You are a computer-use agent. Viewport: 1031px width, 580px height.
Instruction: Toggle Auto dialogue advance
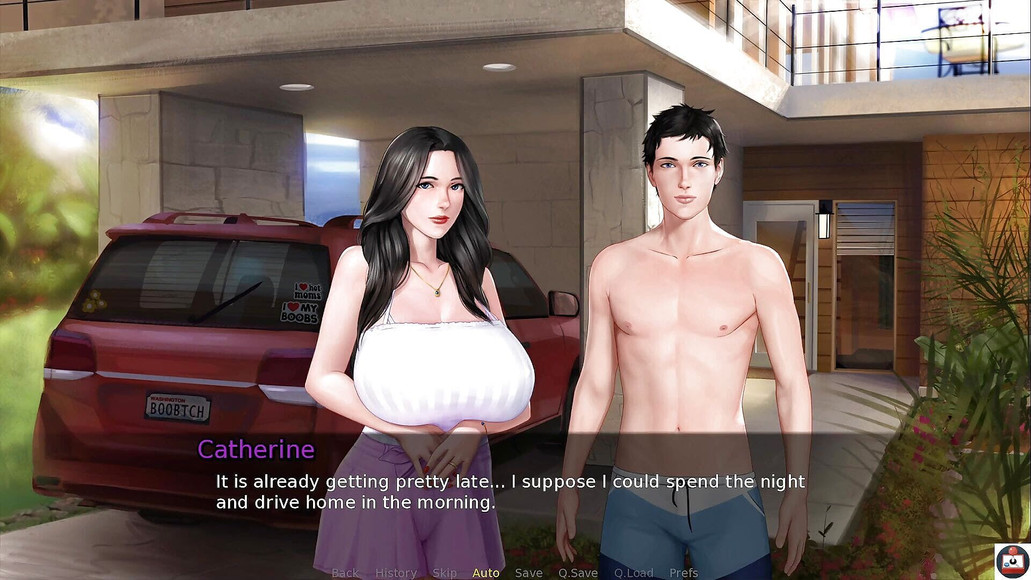click(x=486, y=573)
